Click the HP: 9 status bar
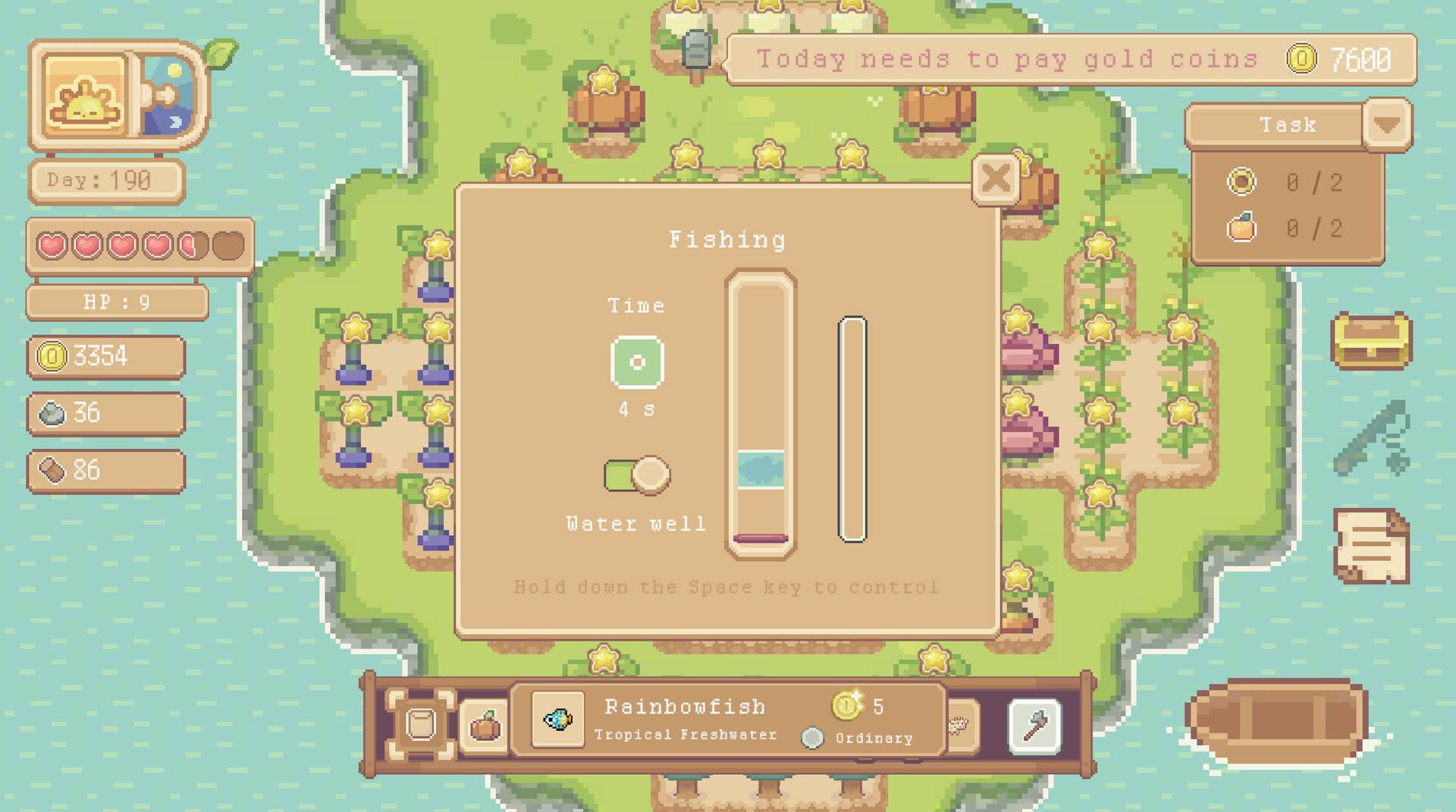 click(x=117, y=302)
